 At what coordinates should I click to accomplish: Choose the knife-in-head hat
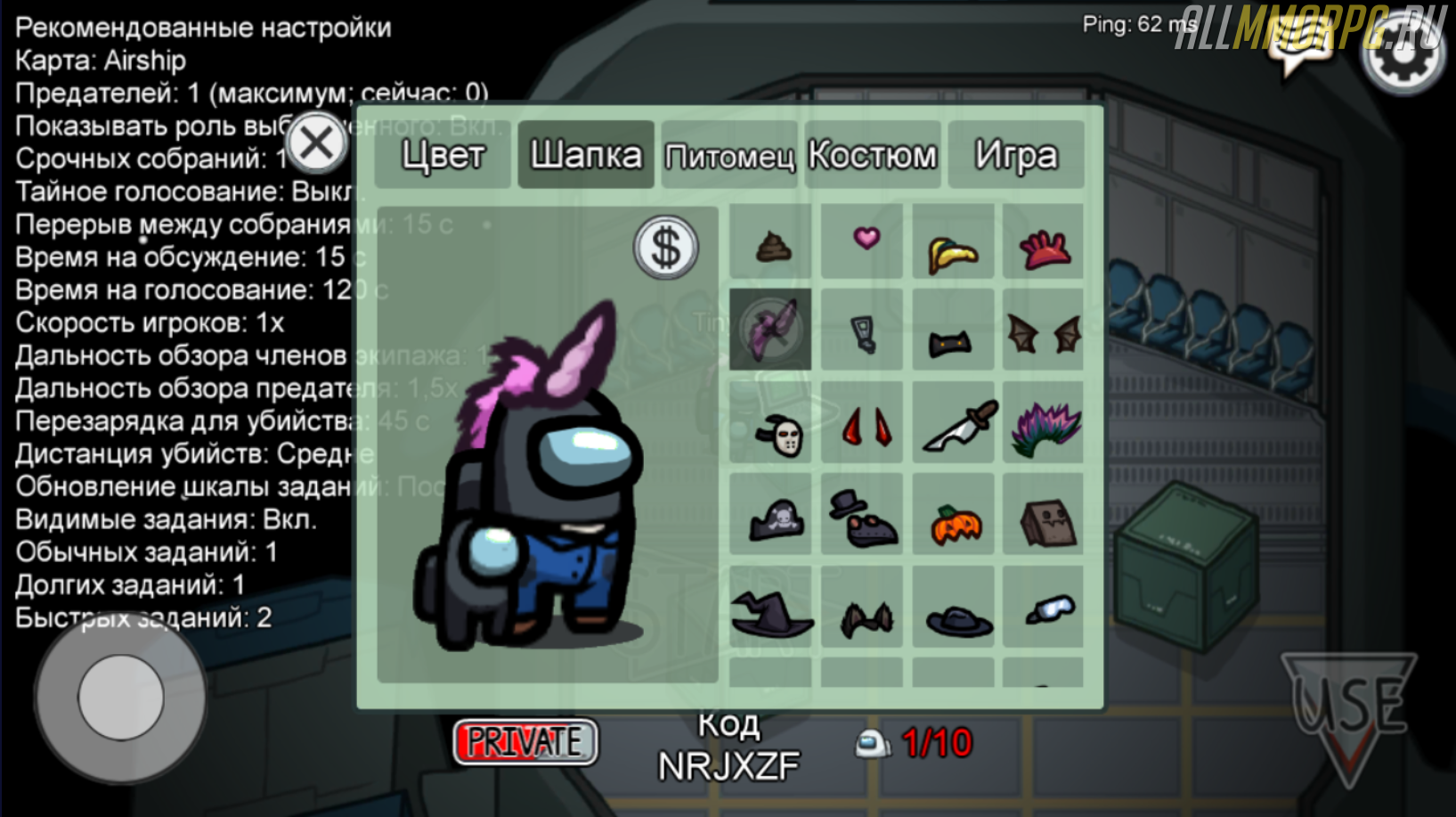(x=954, y=427)
